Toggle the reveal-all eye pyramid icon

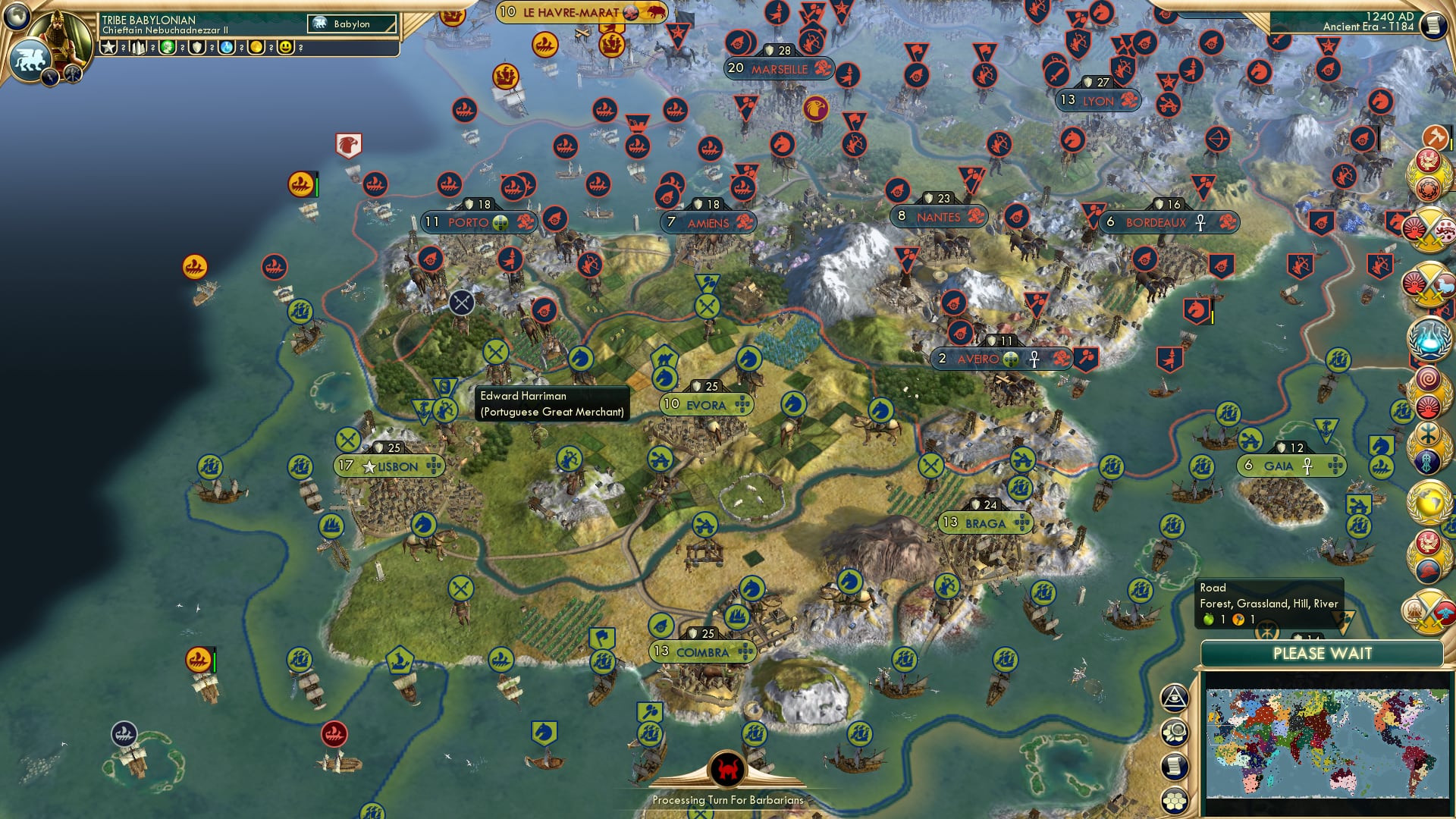[x=1174, y=696]
